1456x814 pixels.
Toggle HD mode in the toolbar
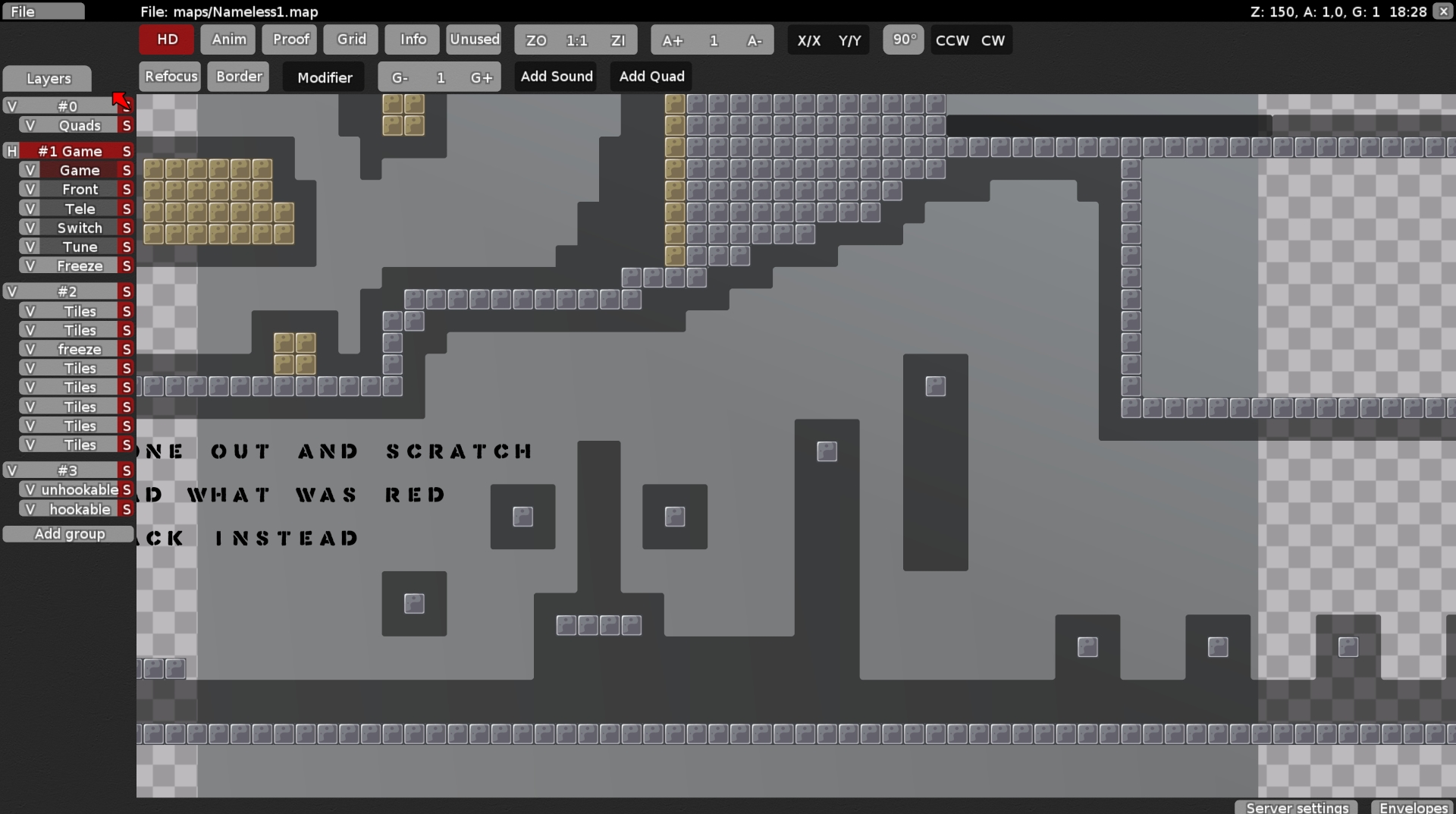click(165, 39)
